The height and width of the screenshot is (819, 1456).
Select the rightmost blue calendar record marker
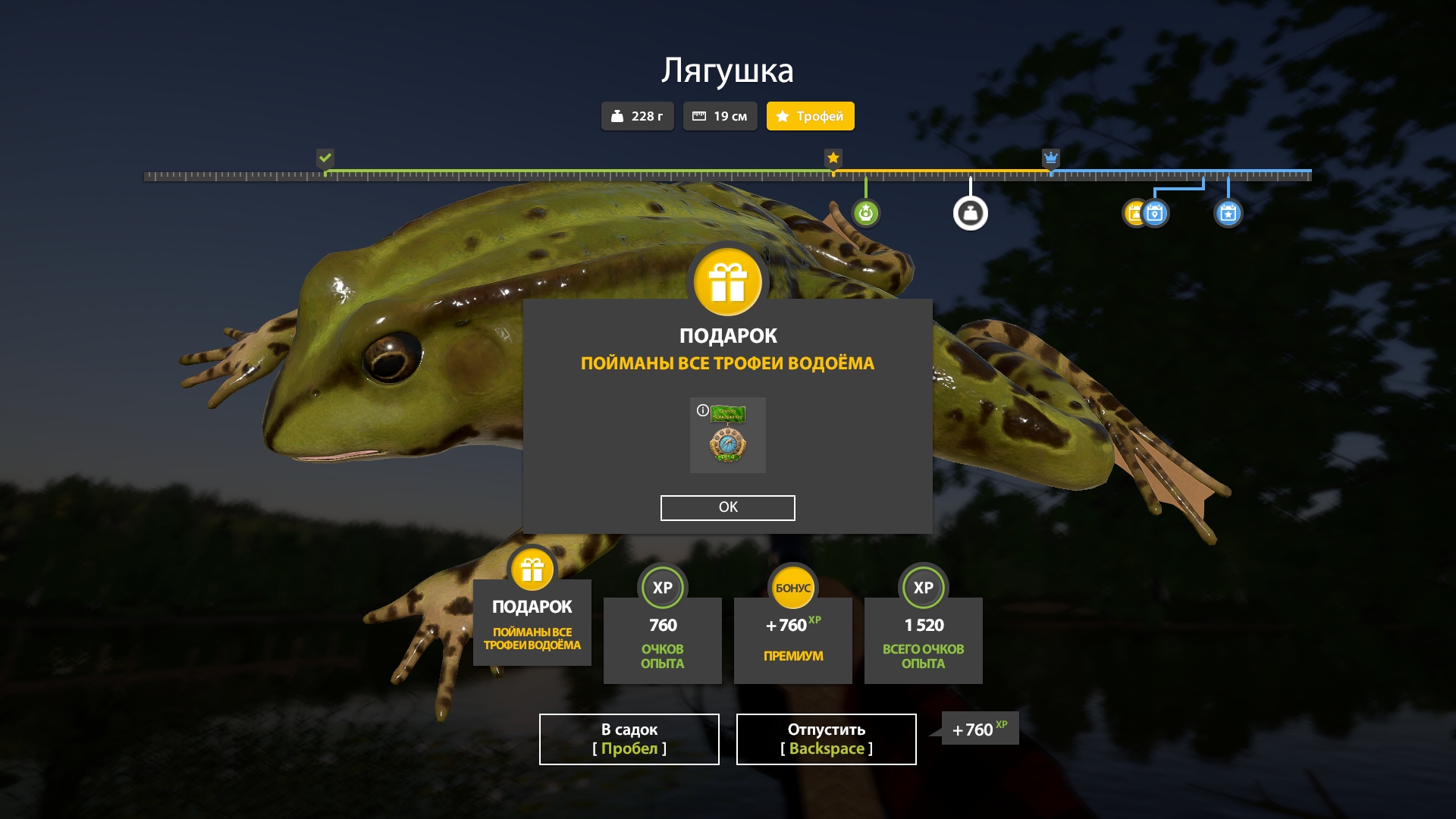1228,213
